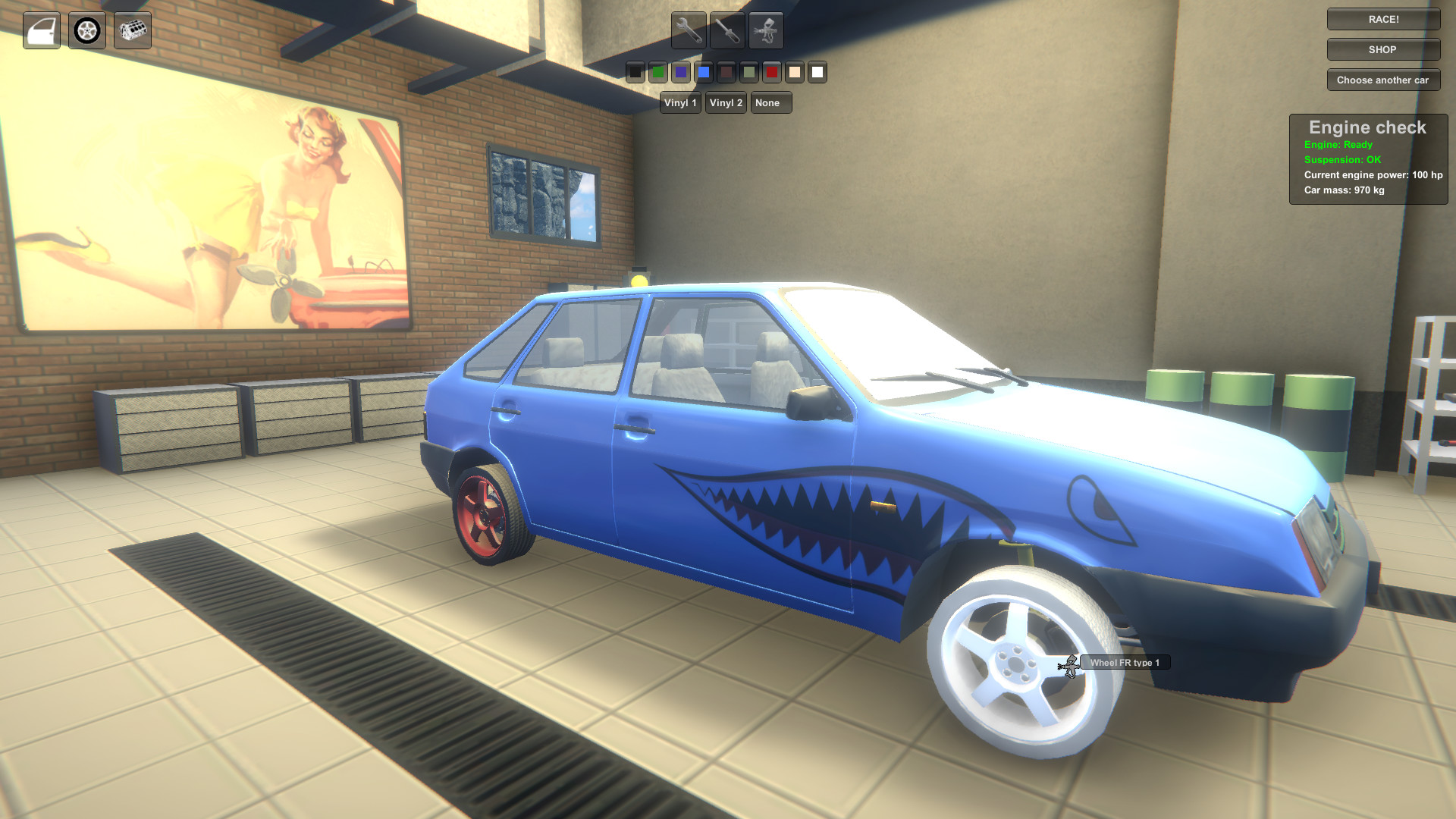
Task: Set vinyl selection to None
Action: (x=770, y=103)
